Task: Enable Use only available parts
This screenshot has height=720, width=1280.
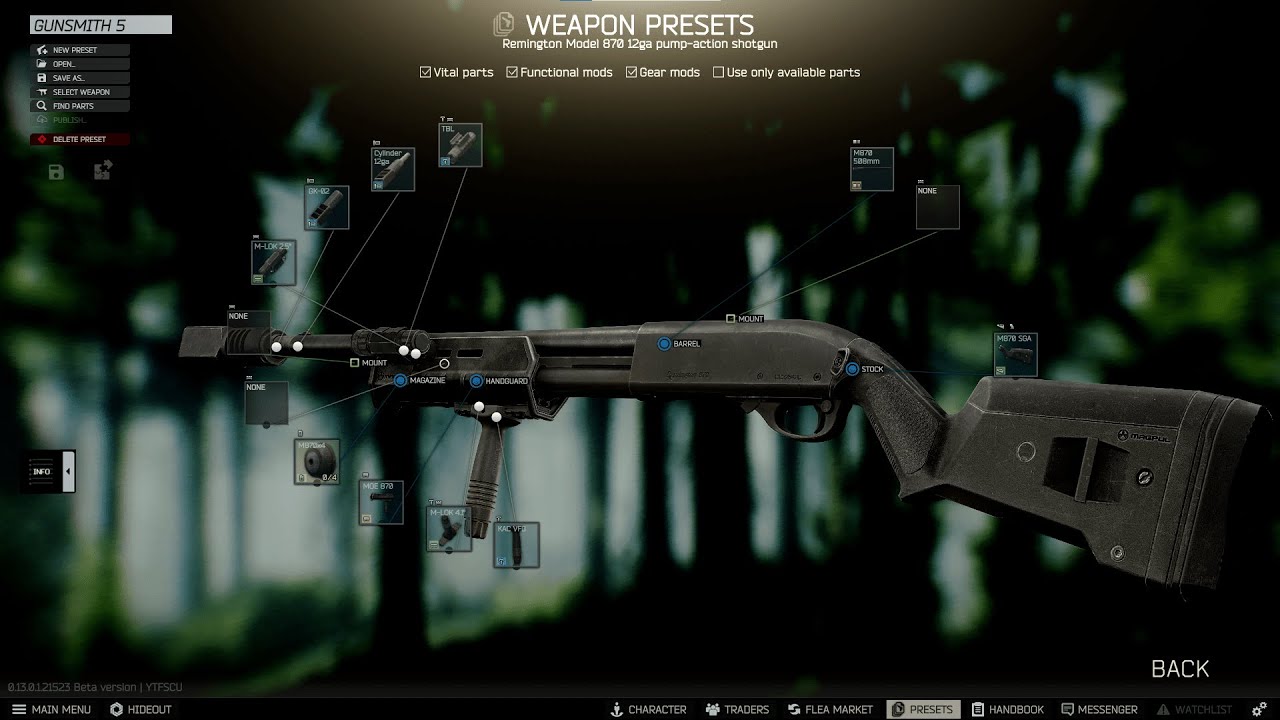Action: click(719, 72)
